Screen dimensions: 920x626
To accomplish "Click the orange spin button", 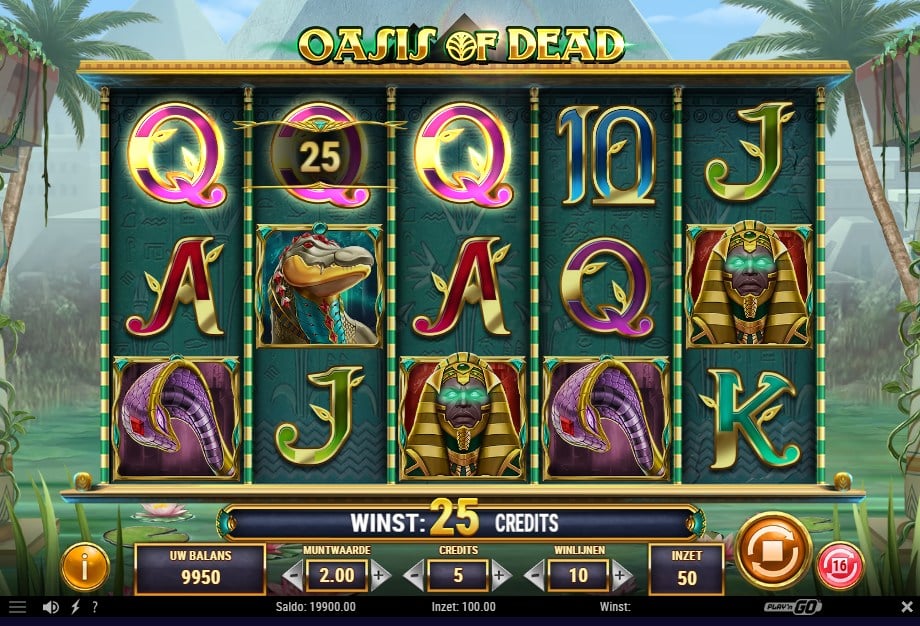I will pyautogui.click(x=774, y=550).
